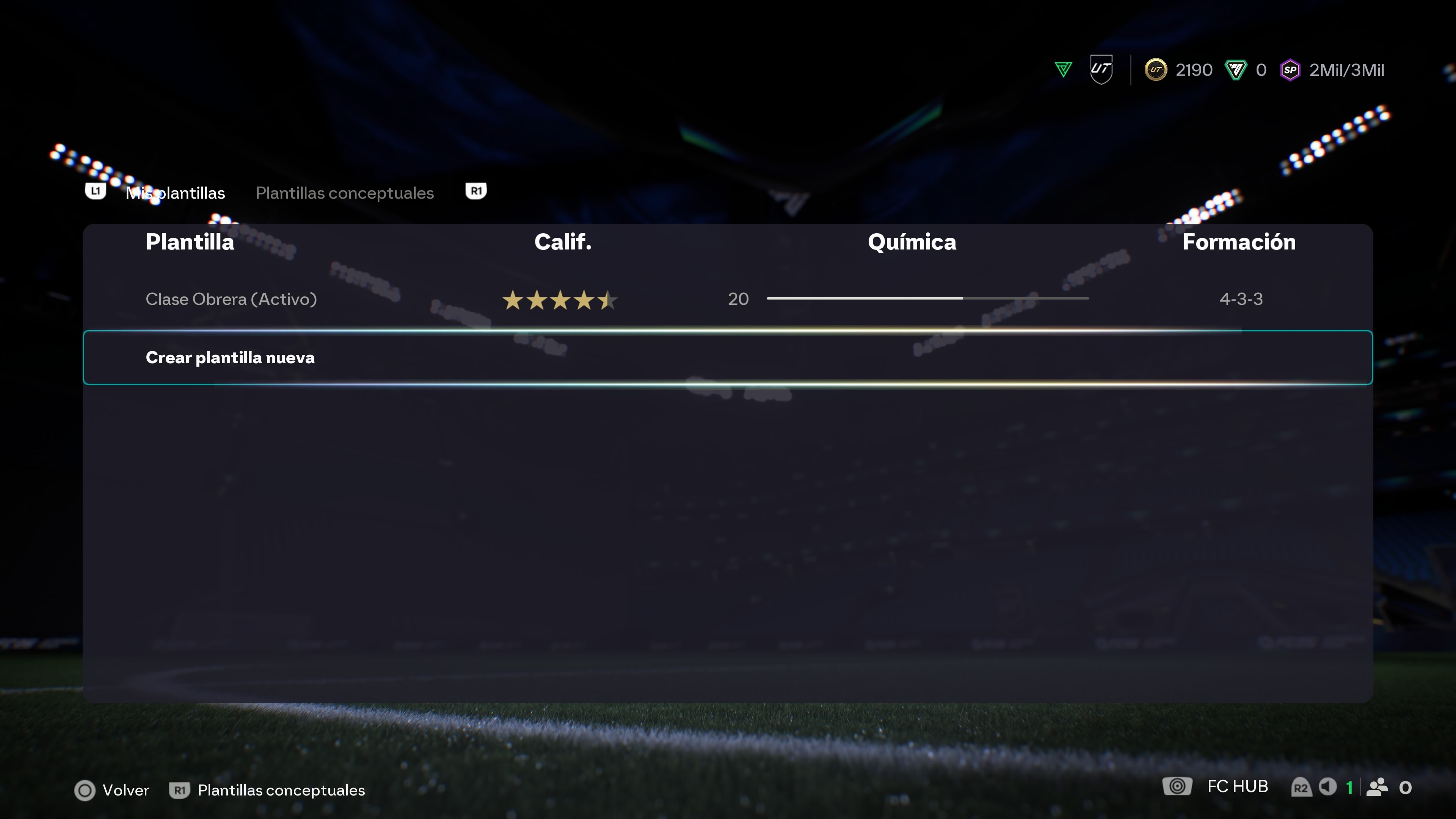The height and width of the screenshot is (819, 1456).
Task: Click the Volver back option
Action: point(113,790)
